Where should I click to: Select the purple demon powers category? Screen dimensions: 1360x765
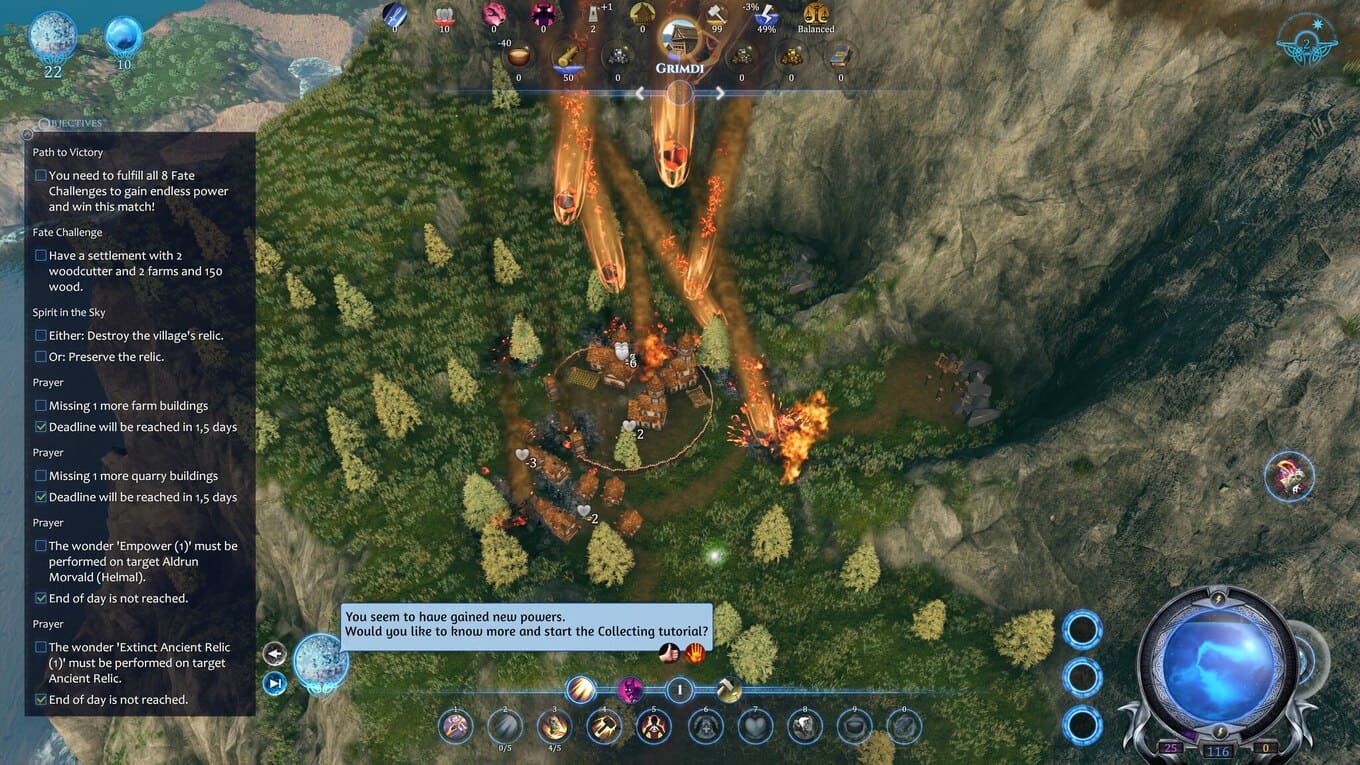[x=631, y=689]
